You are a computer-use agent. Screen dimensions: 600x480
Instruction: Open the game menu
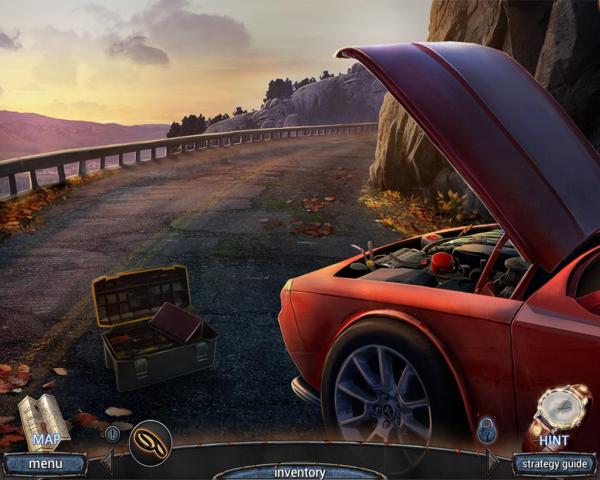click(x=44, y=464)
